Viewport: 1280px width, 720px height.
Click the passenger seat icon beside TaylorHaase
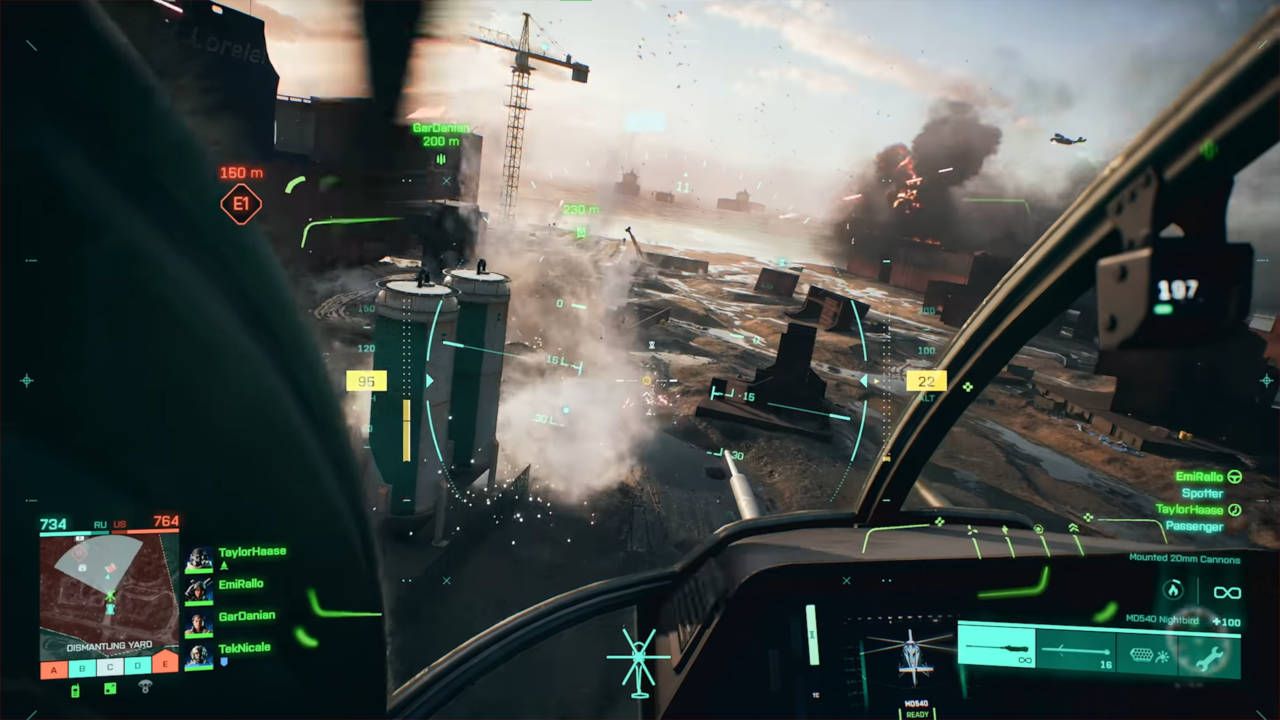pos(1233,510)
